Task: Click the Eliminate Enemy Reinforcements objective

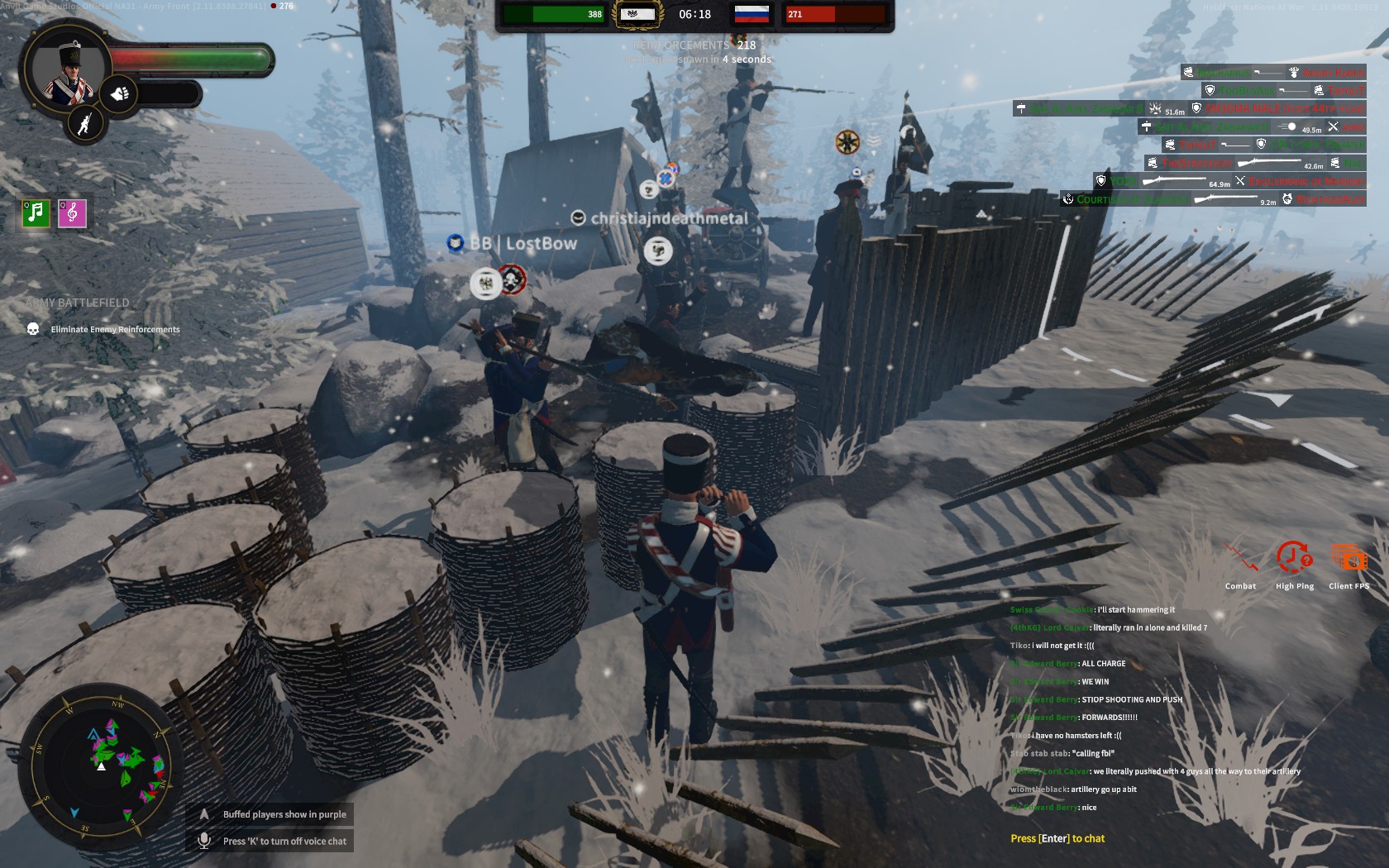Action: (x=115, y=329)
